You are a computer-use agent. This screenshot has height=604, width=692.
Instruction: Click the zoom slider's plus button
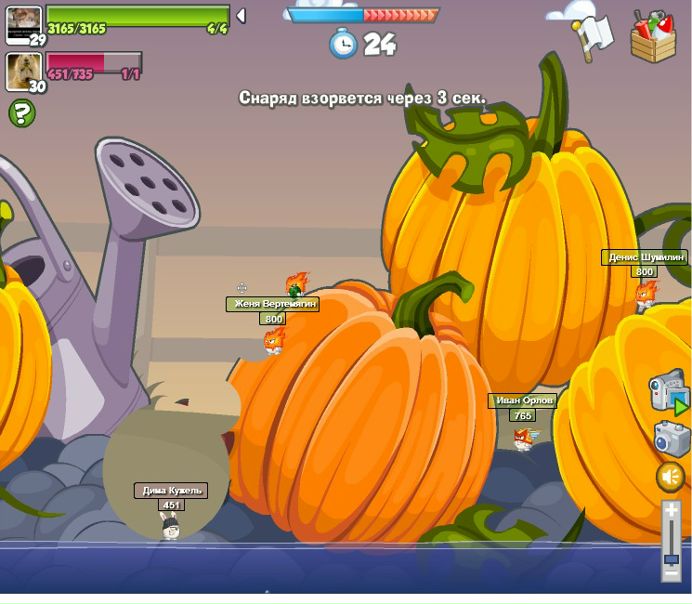tap(671, 511)
